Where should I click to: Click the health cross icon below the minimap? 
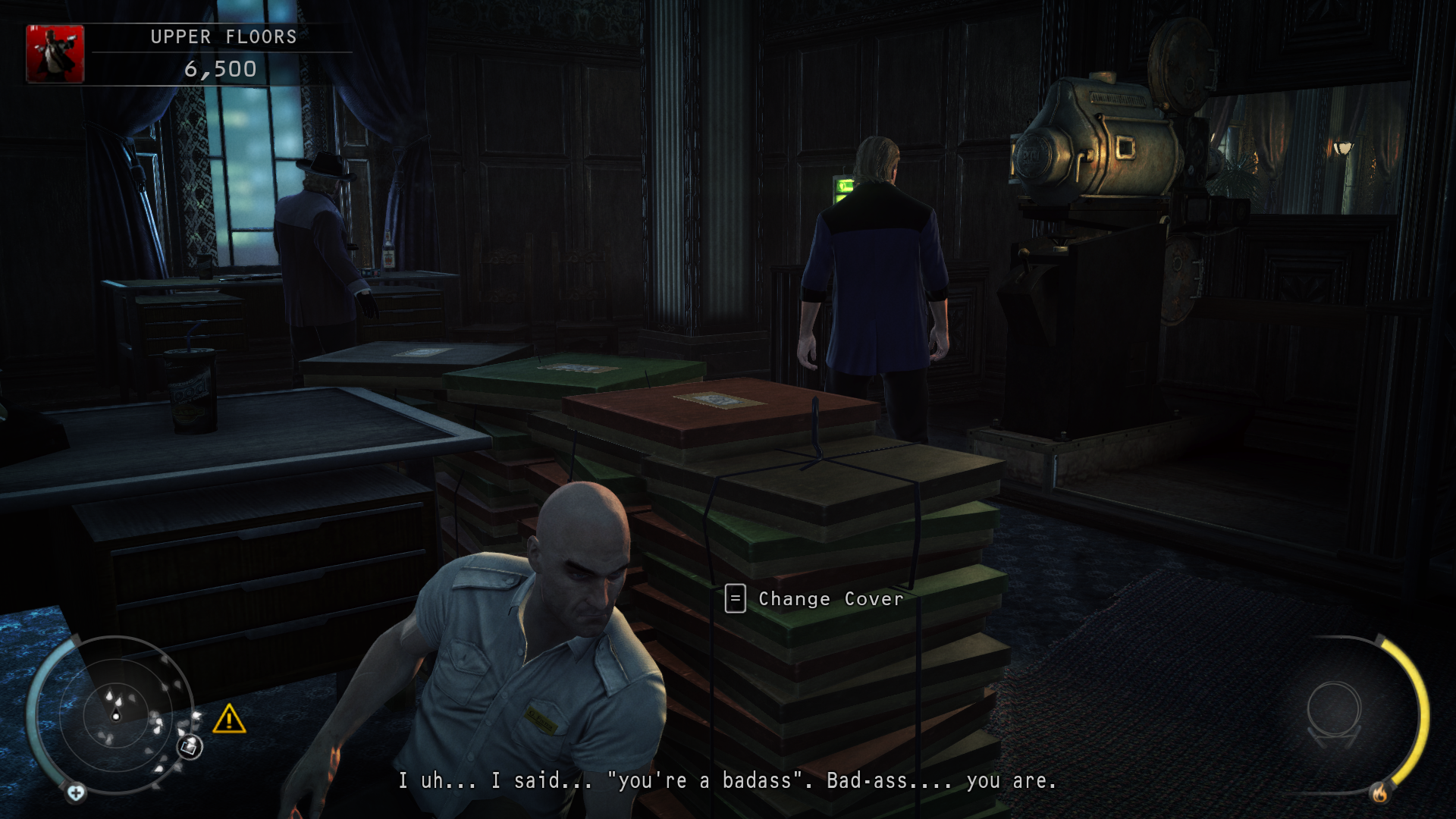pos(76,793)
